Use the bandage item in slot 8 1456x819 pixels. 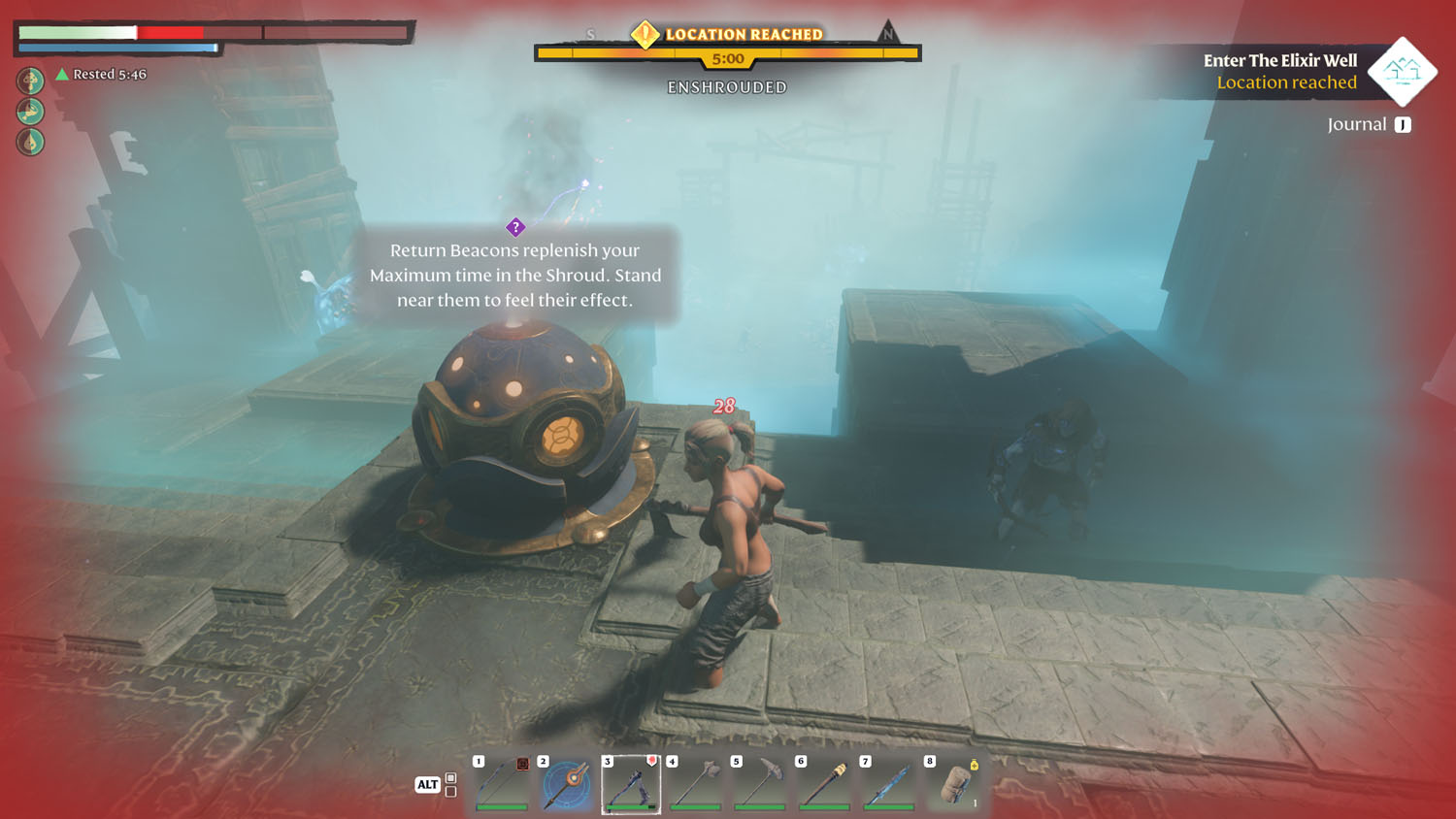[x=954, y=784]
